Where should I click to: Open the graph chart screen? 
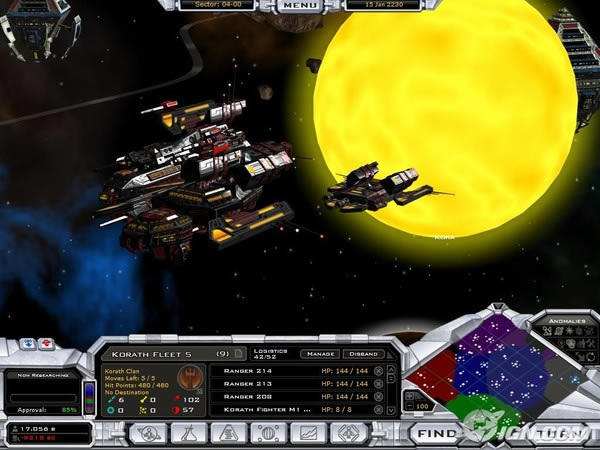tap(308, 433)
